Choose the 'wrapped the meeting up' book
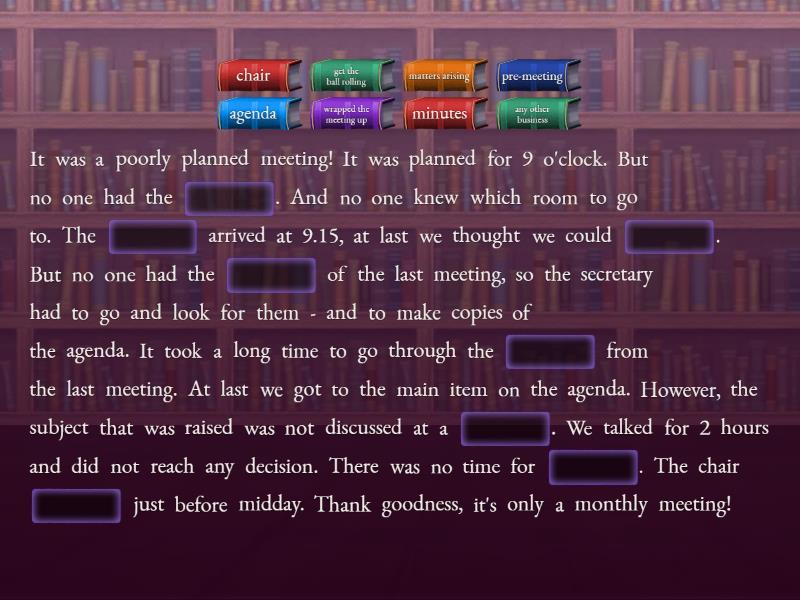 348,114
